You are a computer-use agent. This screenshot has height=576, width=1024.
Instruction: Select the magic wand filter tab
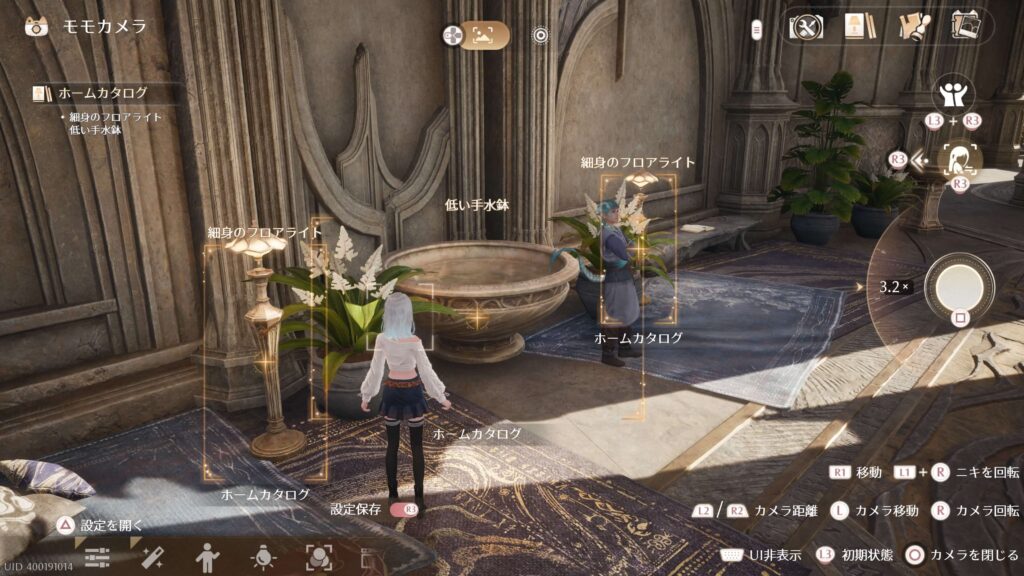click(x=153, y=557)
